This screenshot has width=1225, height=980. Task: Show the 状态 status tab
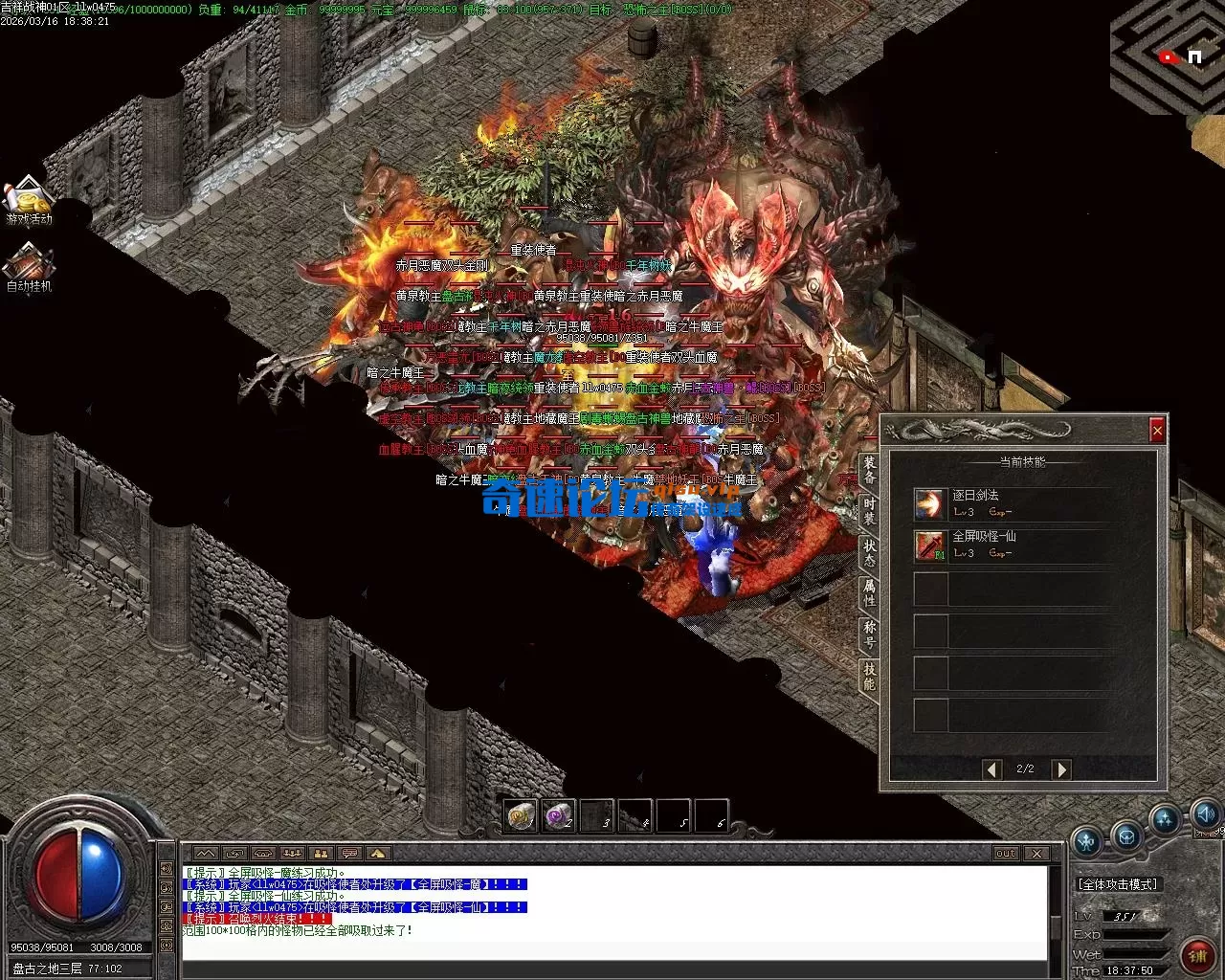pos(869,552)
